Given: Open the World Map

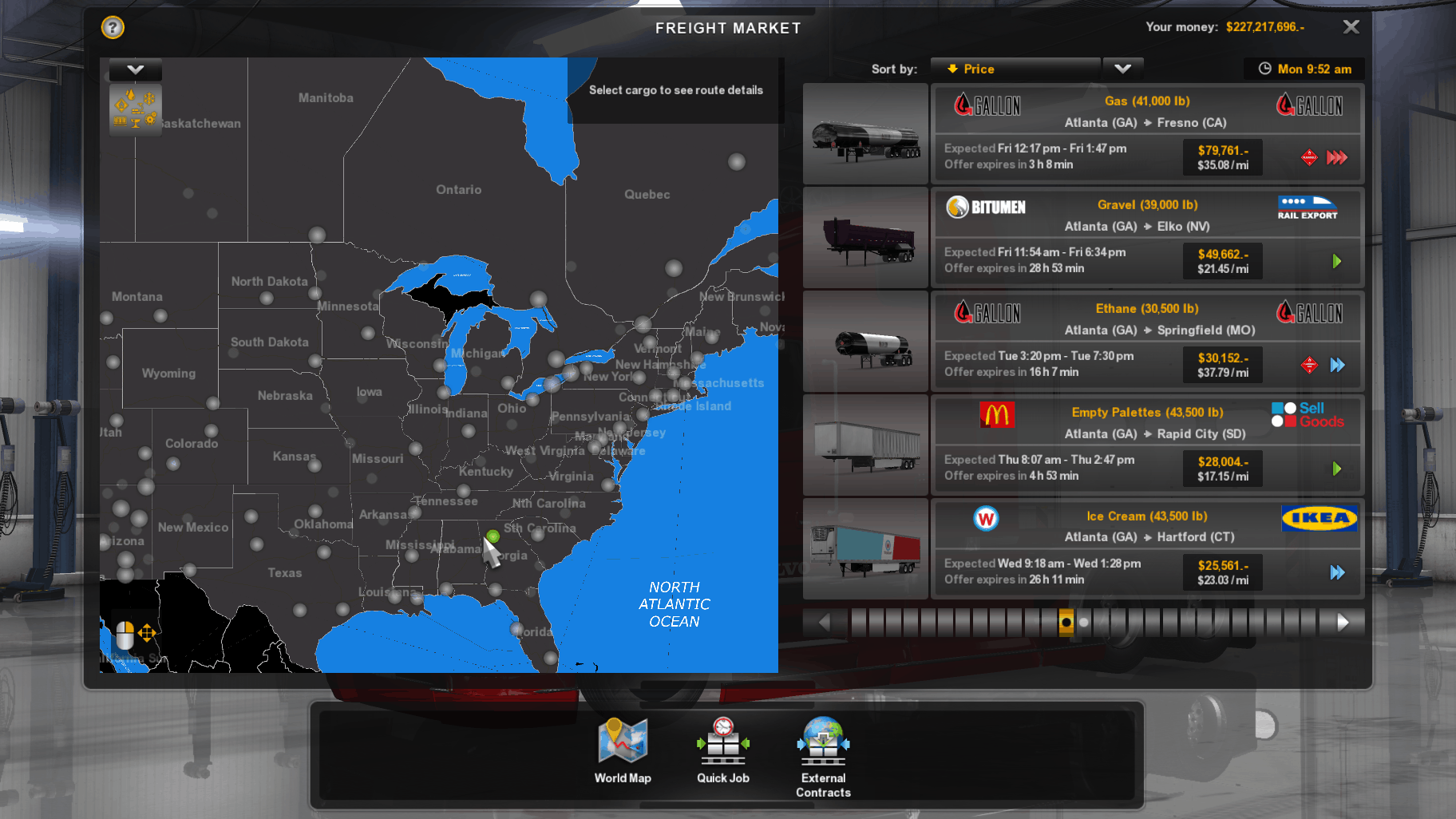Looking at the screenshot, I should tap(623, 751).
